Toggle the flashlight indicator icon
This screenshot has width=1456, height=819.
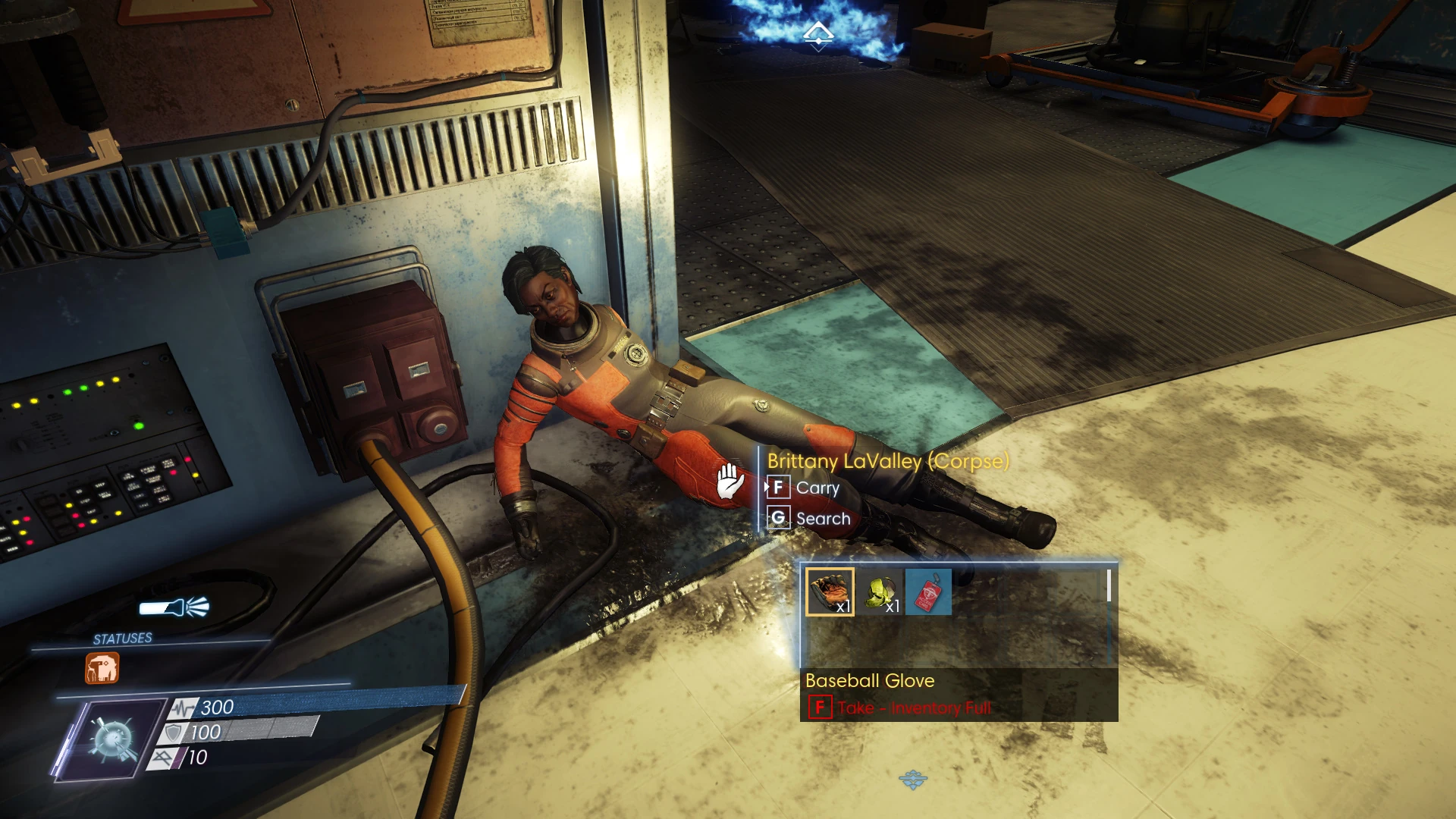coord(174,607)
